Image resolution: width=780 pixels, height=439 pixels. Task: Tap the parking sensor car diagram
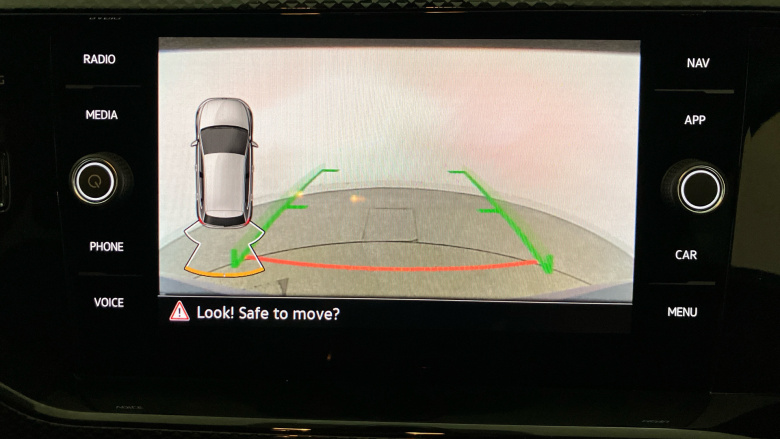point(223,163)
